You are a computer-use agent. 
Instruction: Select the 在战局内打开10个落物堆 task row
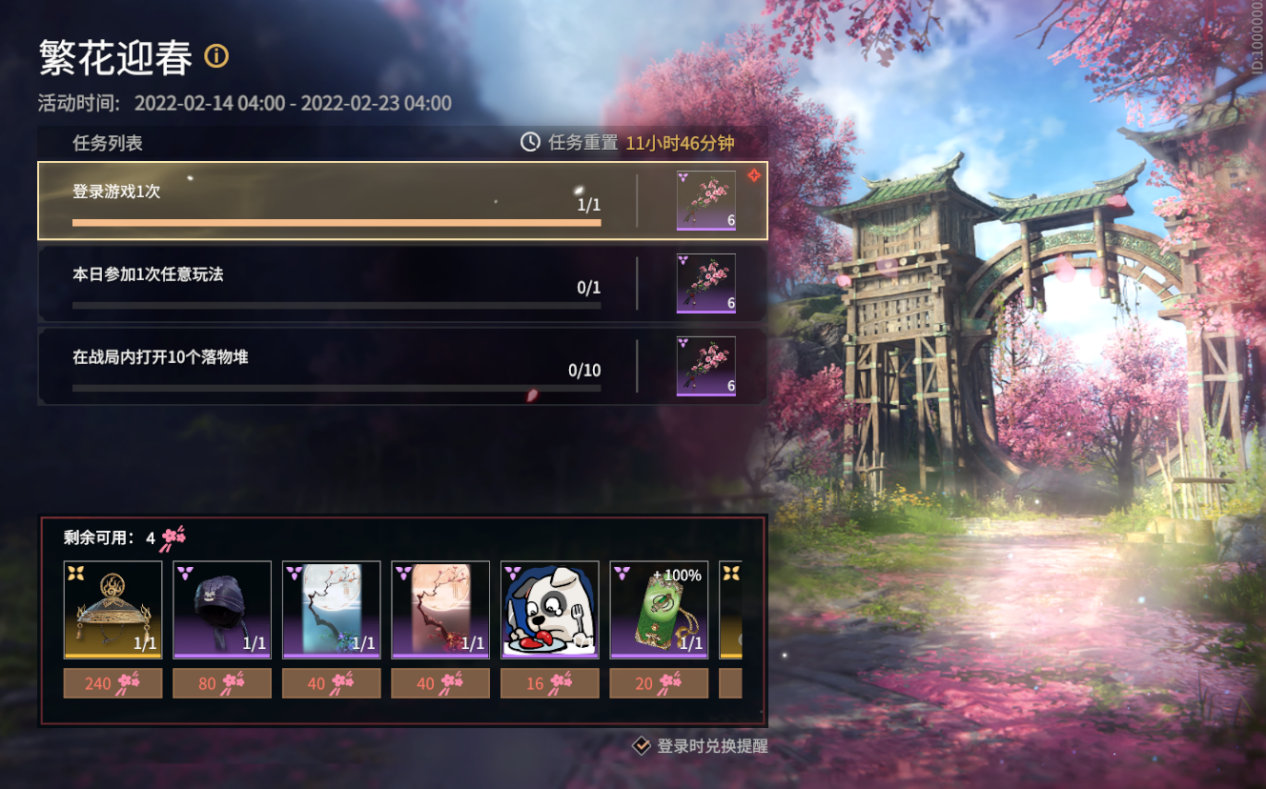(336, 366)
